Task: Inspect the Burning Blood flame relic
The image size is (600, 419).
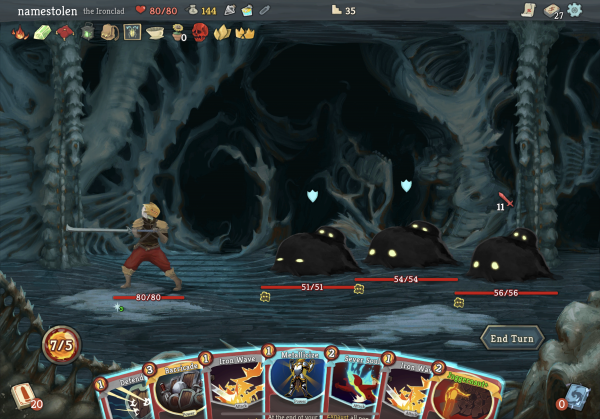Action: [x=19, y=32]
